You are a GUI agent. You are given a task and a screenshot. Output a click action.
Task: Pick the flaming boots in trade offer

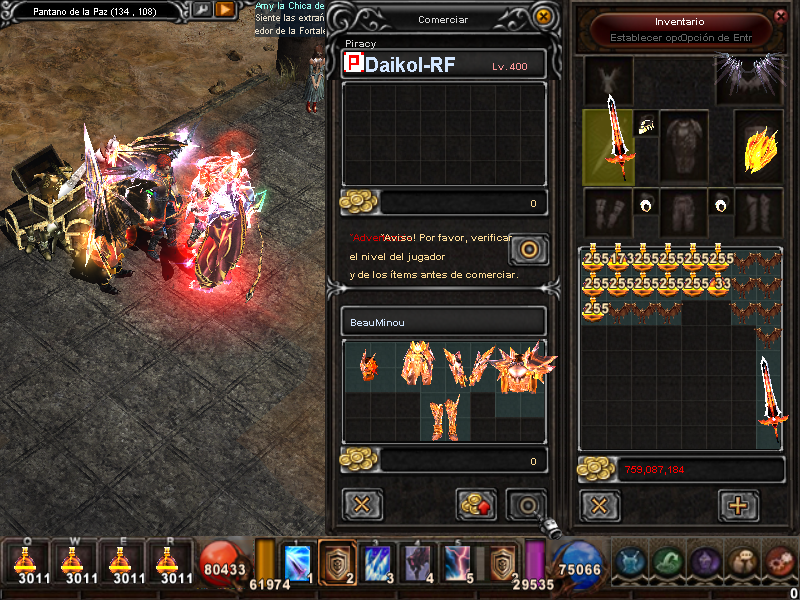pos(443,418)
